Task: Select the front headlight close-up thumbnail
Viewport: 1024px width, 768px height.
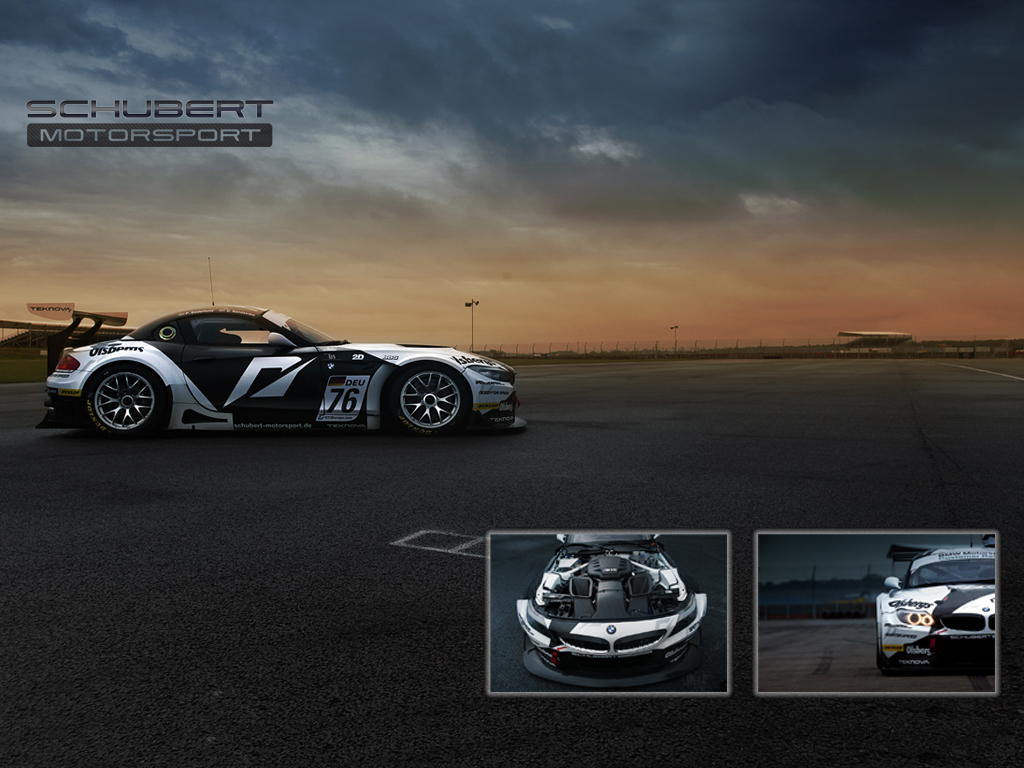Action: pyautogui.click(x=876, y=612)
